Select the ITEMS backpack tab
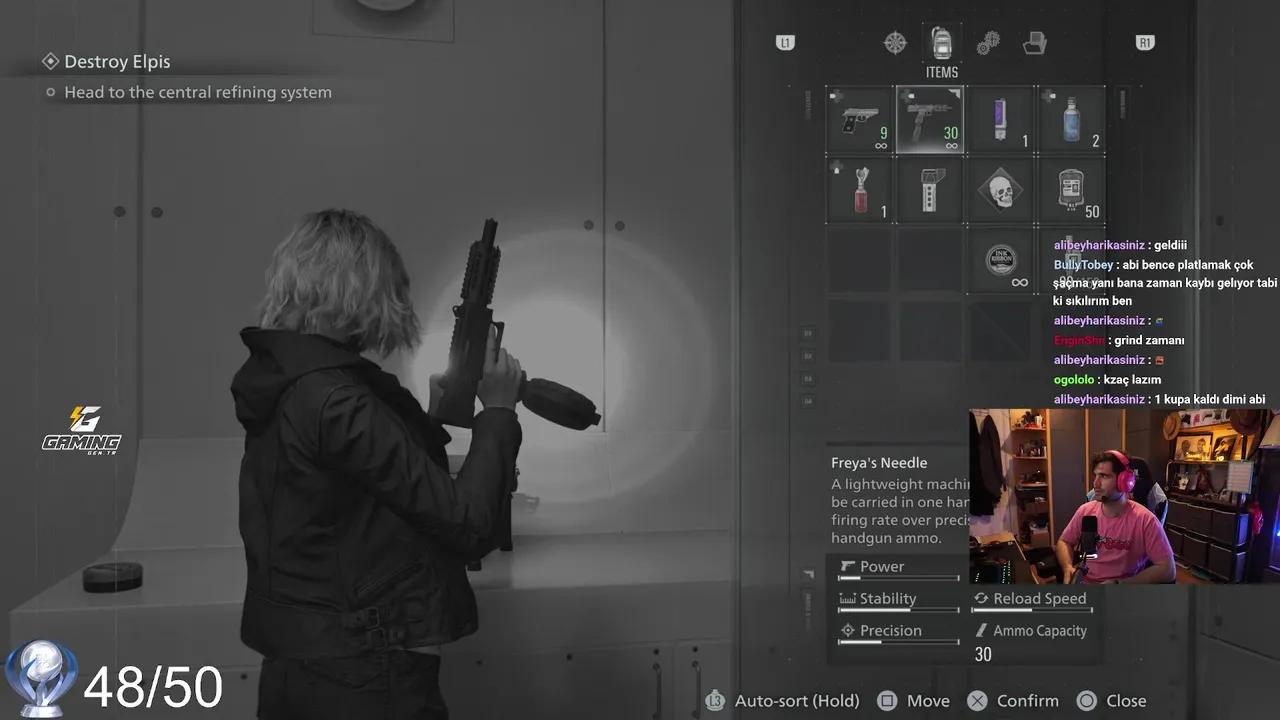The height and width of the screenshot is (720, 1280). pos(941,42)
